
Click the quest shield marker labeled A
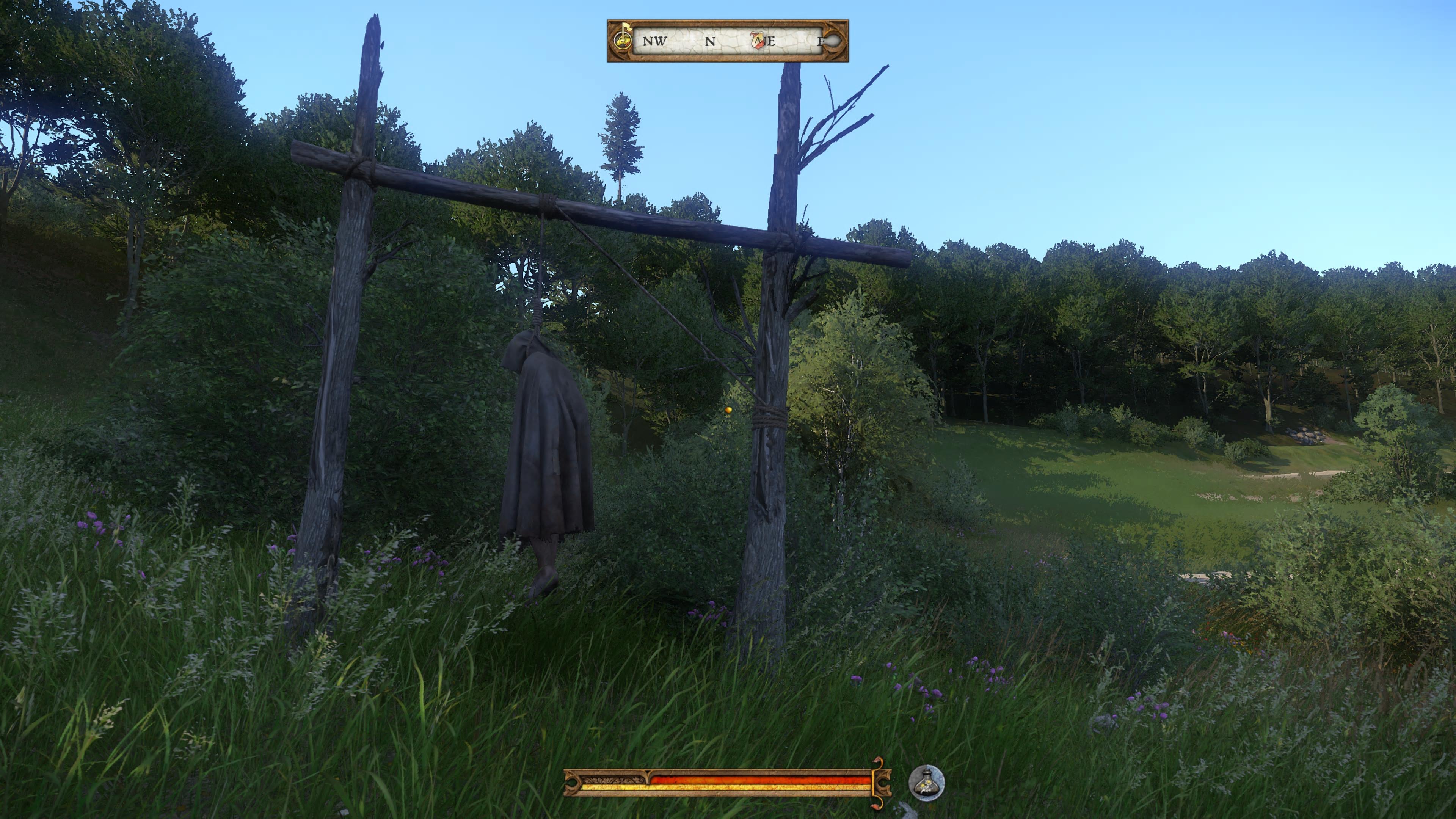(x=758, y=41)
